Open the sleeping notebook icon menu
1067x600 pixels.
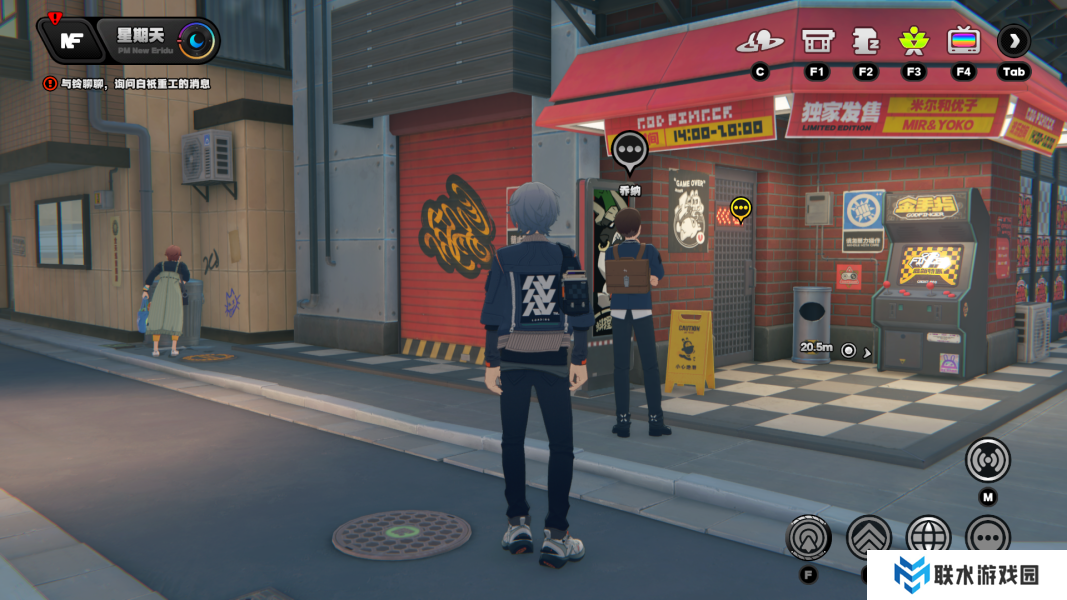click(x=866, y=41)
